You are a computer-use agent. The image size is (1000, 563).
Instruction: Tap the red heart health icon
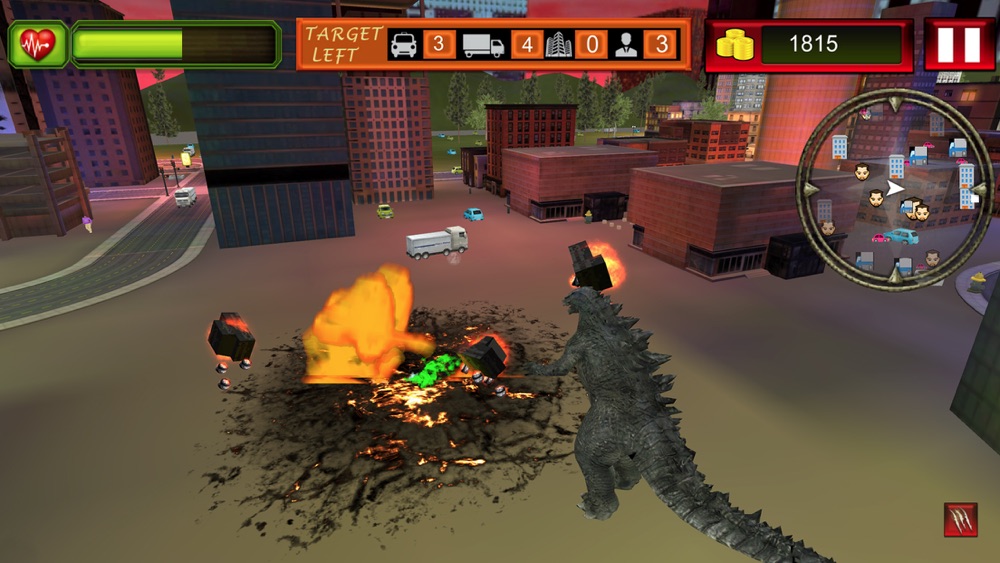pyautogui.click(x=38, y=45)
